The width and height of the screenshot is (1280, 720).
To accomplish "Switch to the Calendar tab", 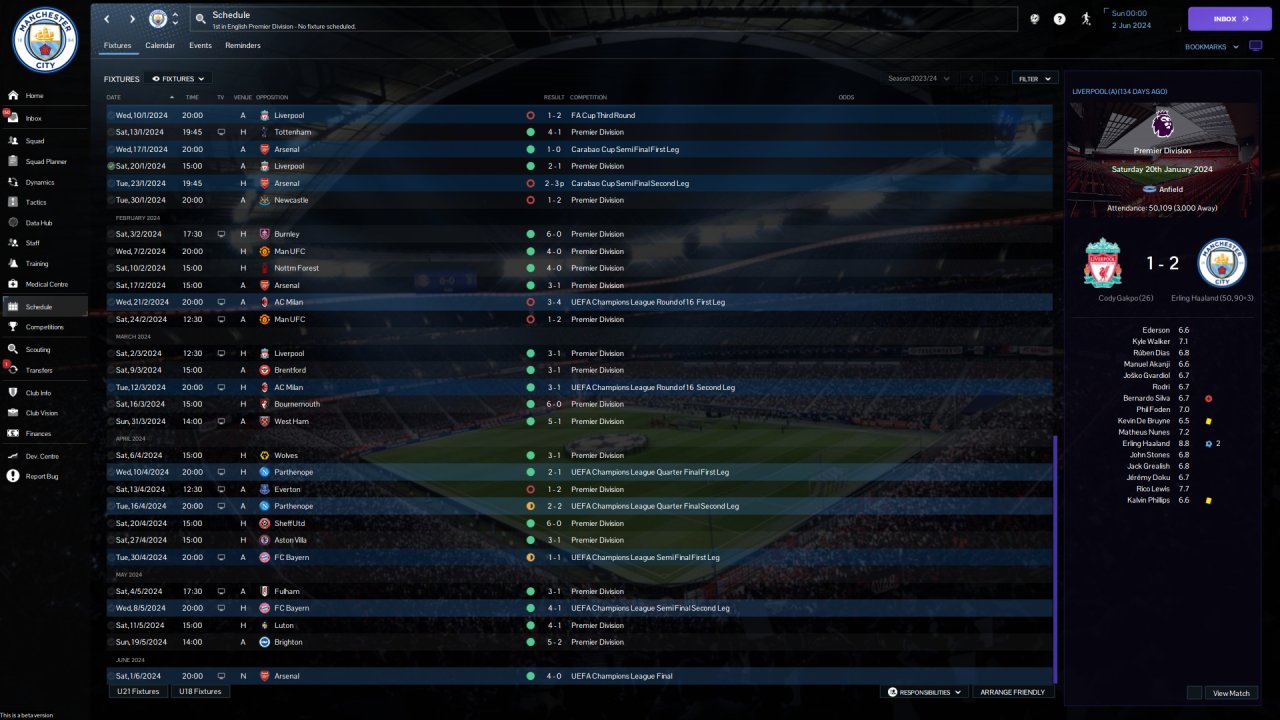I will pyautogui.click(x=160, y=46).
